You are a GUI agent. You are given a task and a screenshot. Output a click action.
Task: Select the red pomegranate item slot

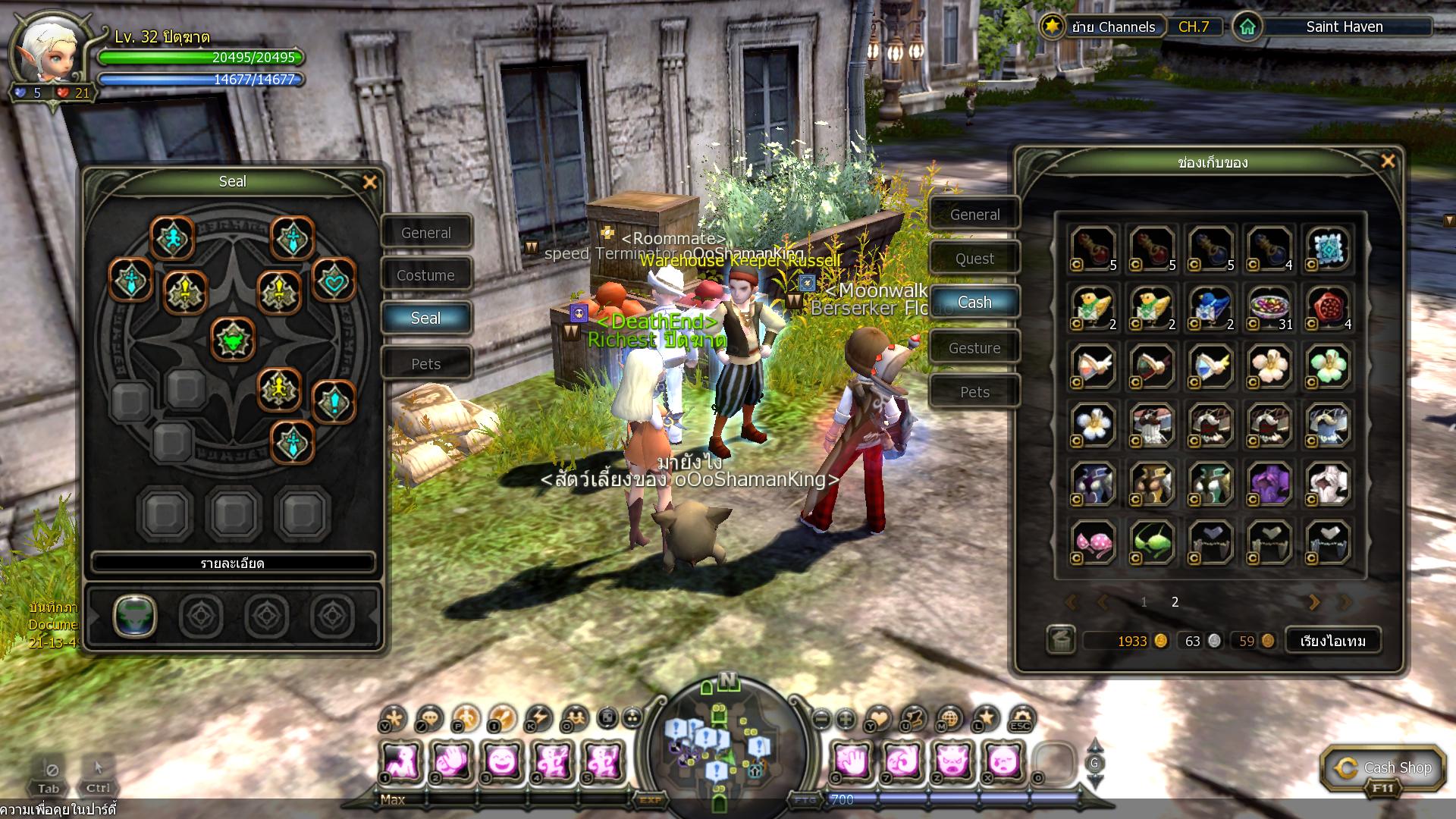pyautogui.click(x=1328, y=306)
